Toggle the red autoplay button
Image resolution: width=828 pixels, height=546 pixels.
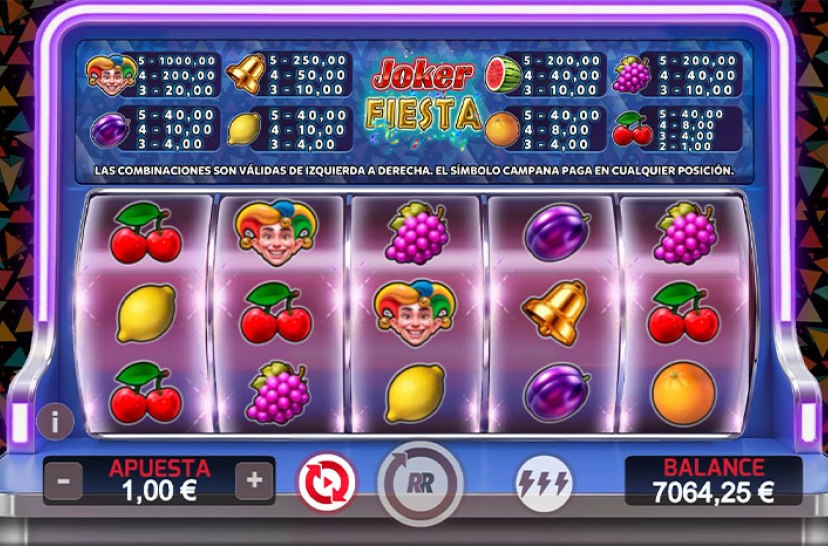tap(325, 483)
